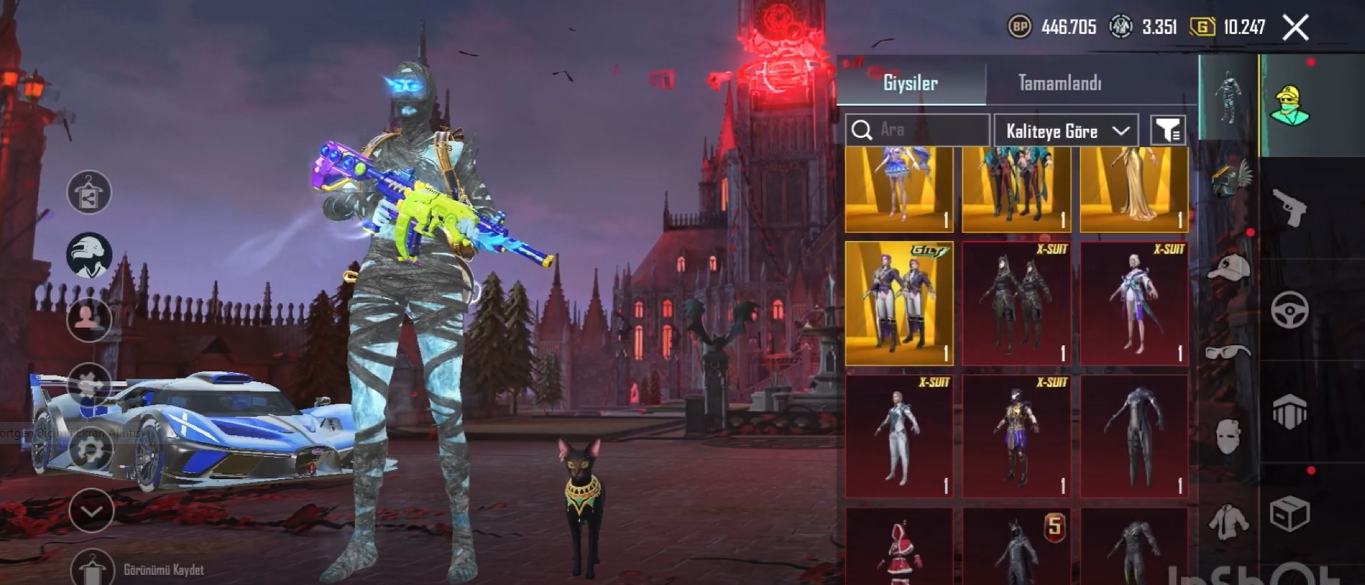This screenshot has height=585, width=1365.
Task: Choose the full outfit sub-category icon
Action: pos(1228,97)
